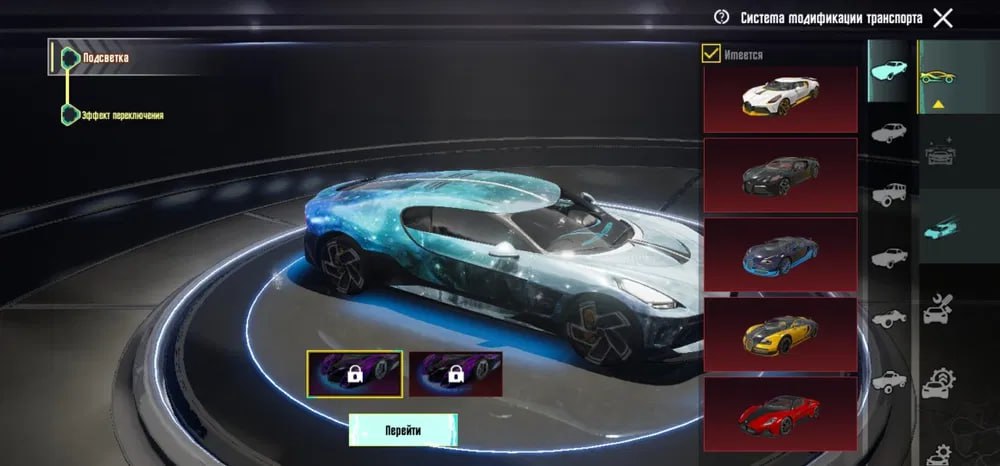This screenshot has width=1000, height=466.
Task: Open the cyan speeding car effects tab
Action: point(938,226)
